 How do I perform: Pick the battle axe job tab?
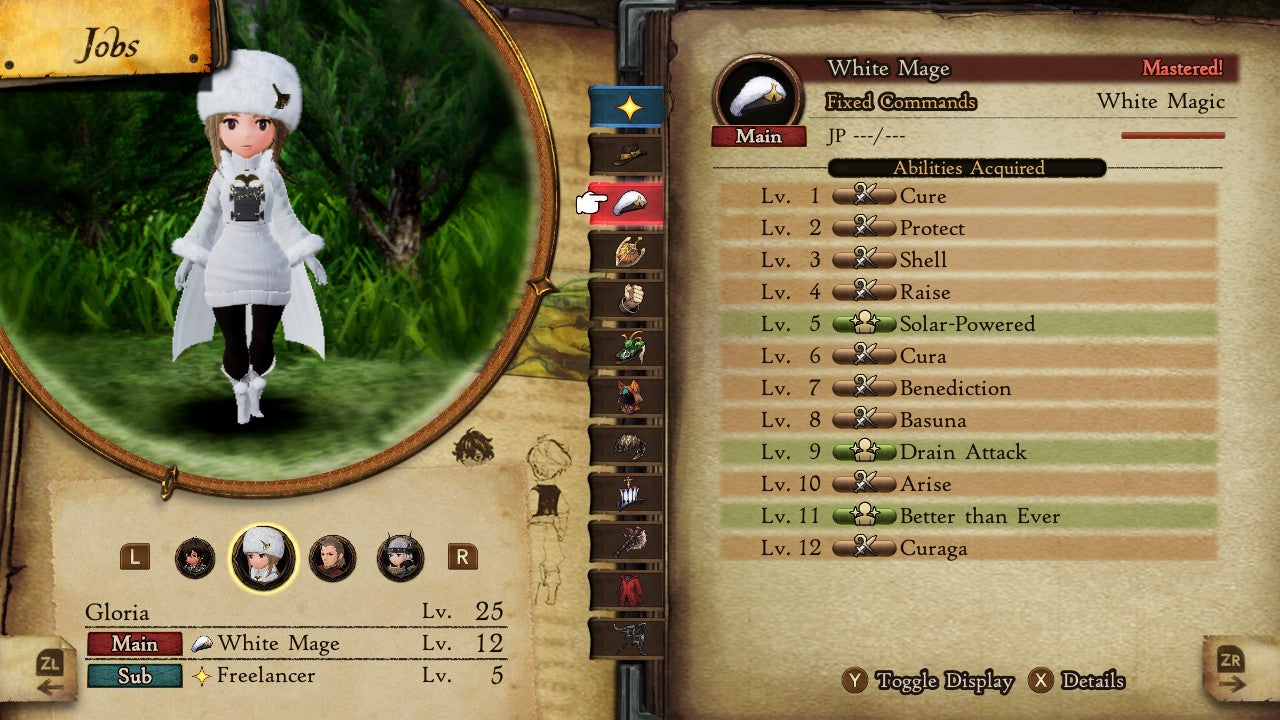click(627, 541)
